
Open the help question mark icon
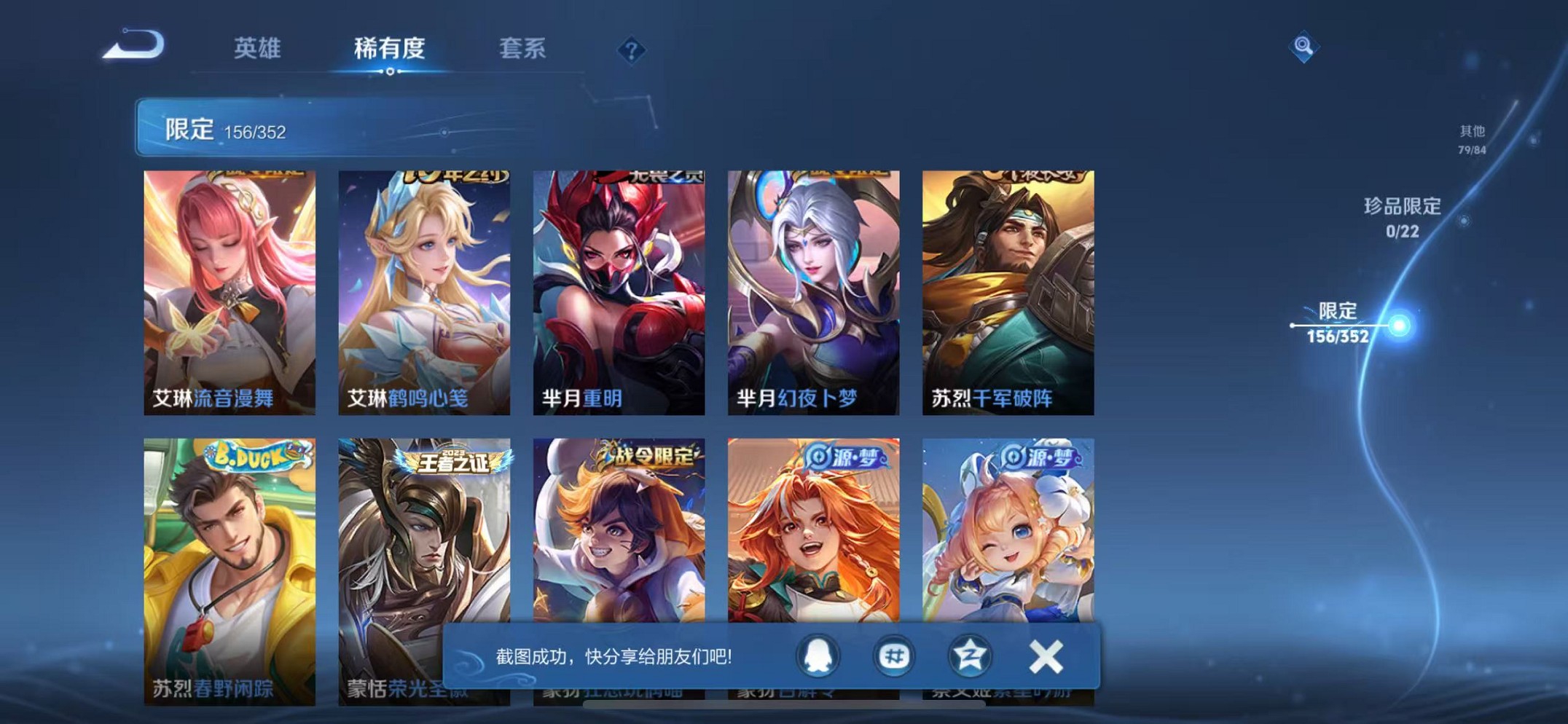632,49
